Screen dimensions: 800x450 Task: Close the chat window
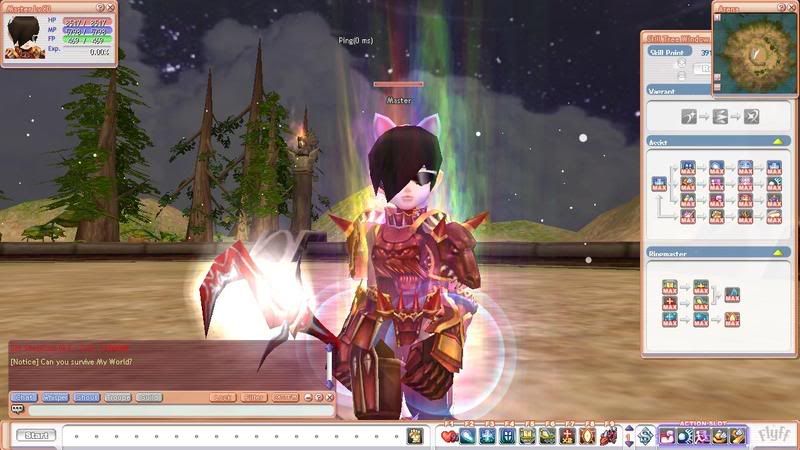pyautogui.click(x=329, y=397)
